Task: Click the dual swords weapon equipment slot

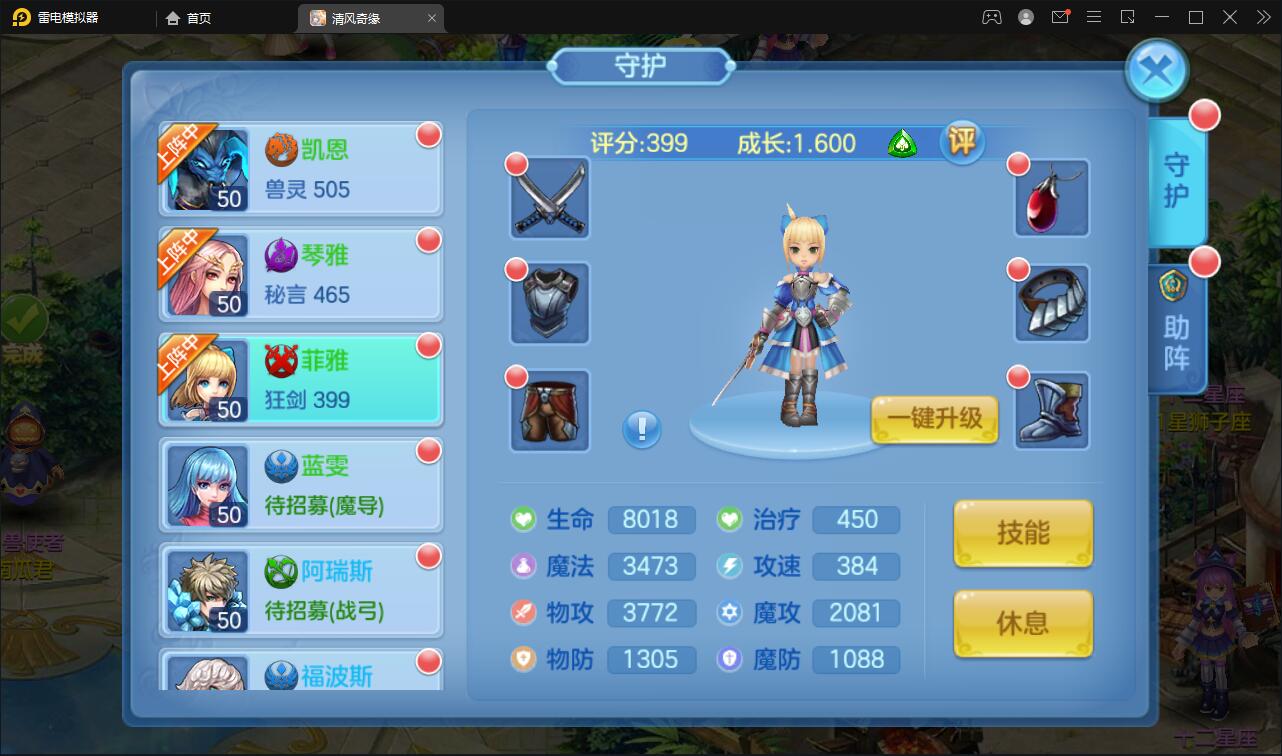Action: point(548,198)
